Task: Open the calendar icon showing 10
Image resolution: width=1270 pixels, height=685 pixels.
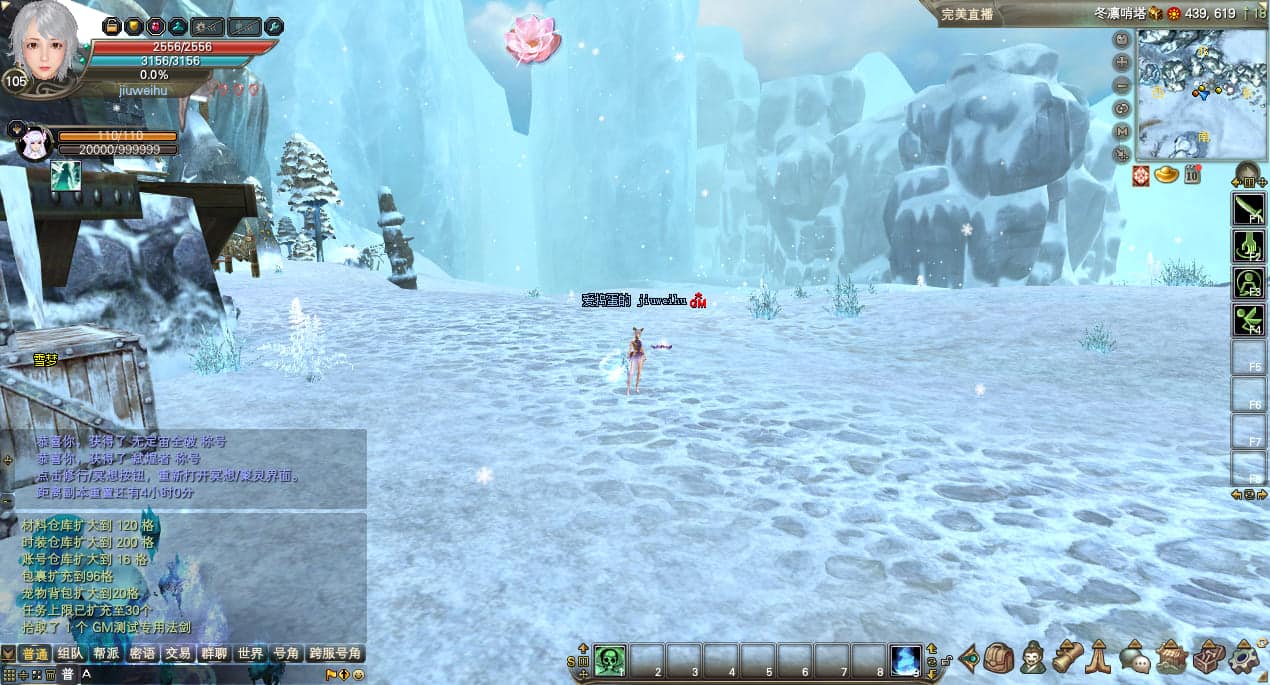Action: pyautogui.click(x=1192, y=175)
